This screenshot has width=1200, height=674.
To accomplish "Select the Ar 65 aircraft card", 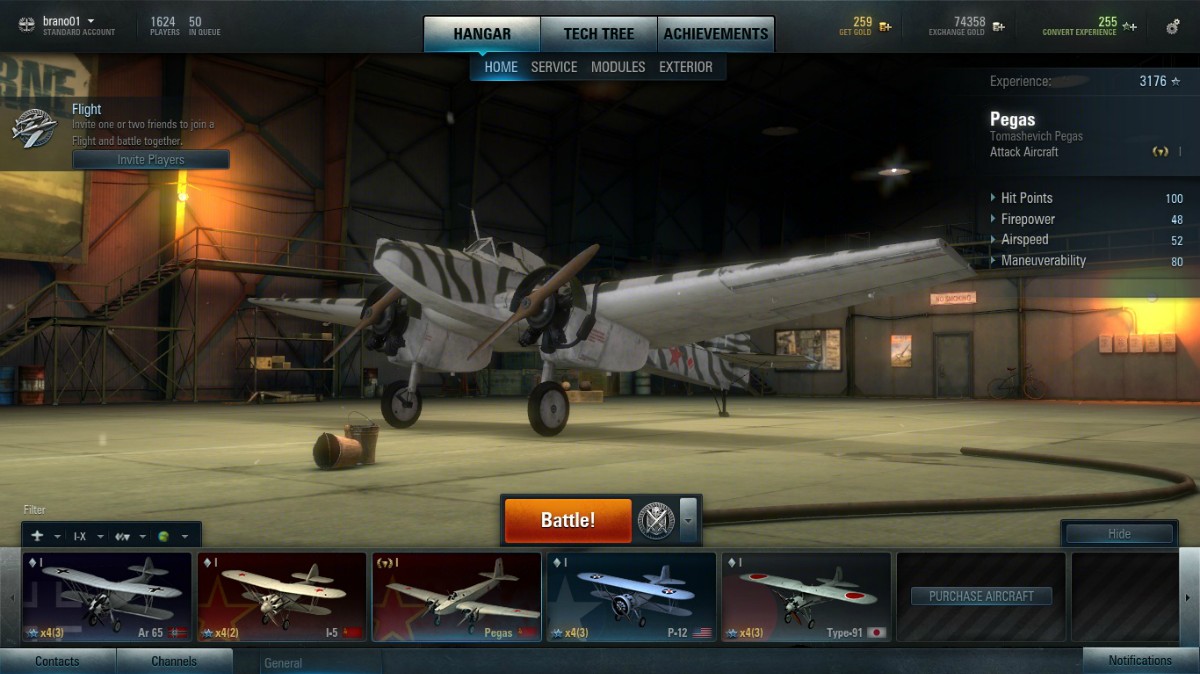I will click(107, 597).
